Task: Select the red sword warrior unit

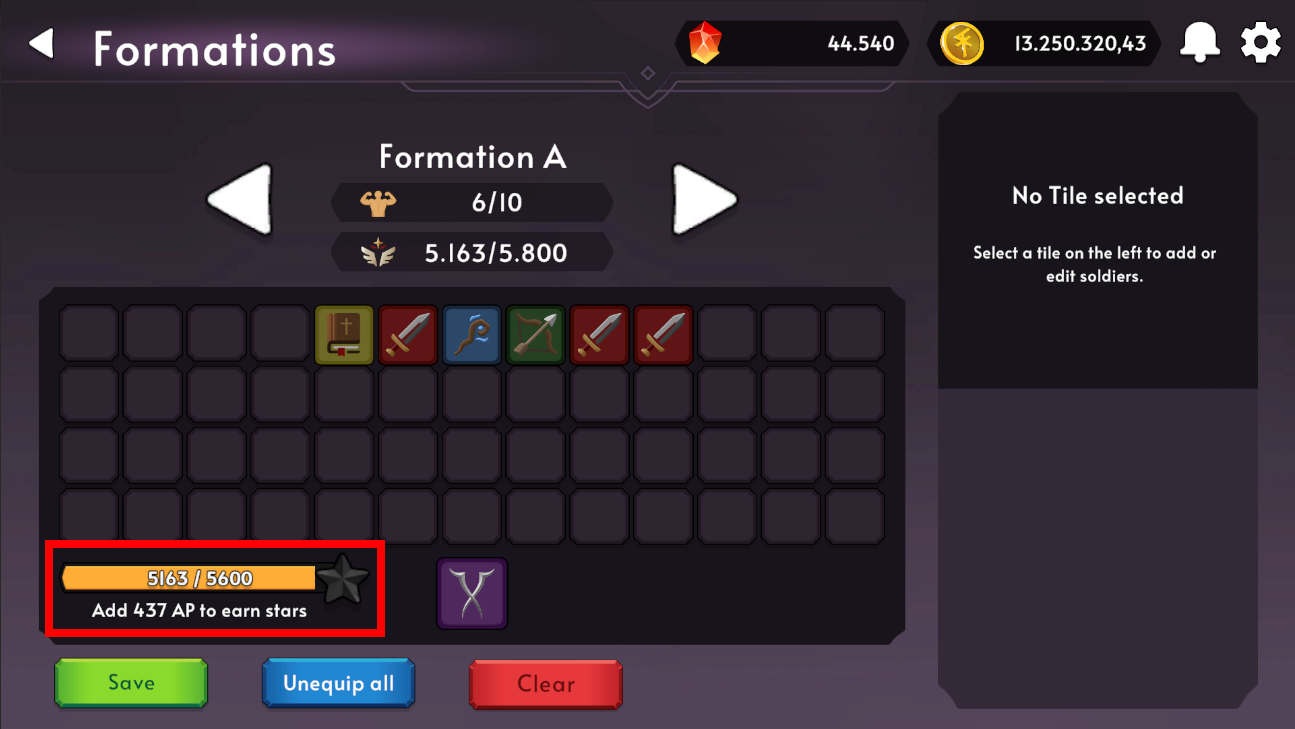Action: [408, 335]
